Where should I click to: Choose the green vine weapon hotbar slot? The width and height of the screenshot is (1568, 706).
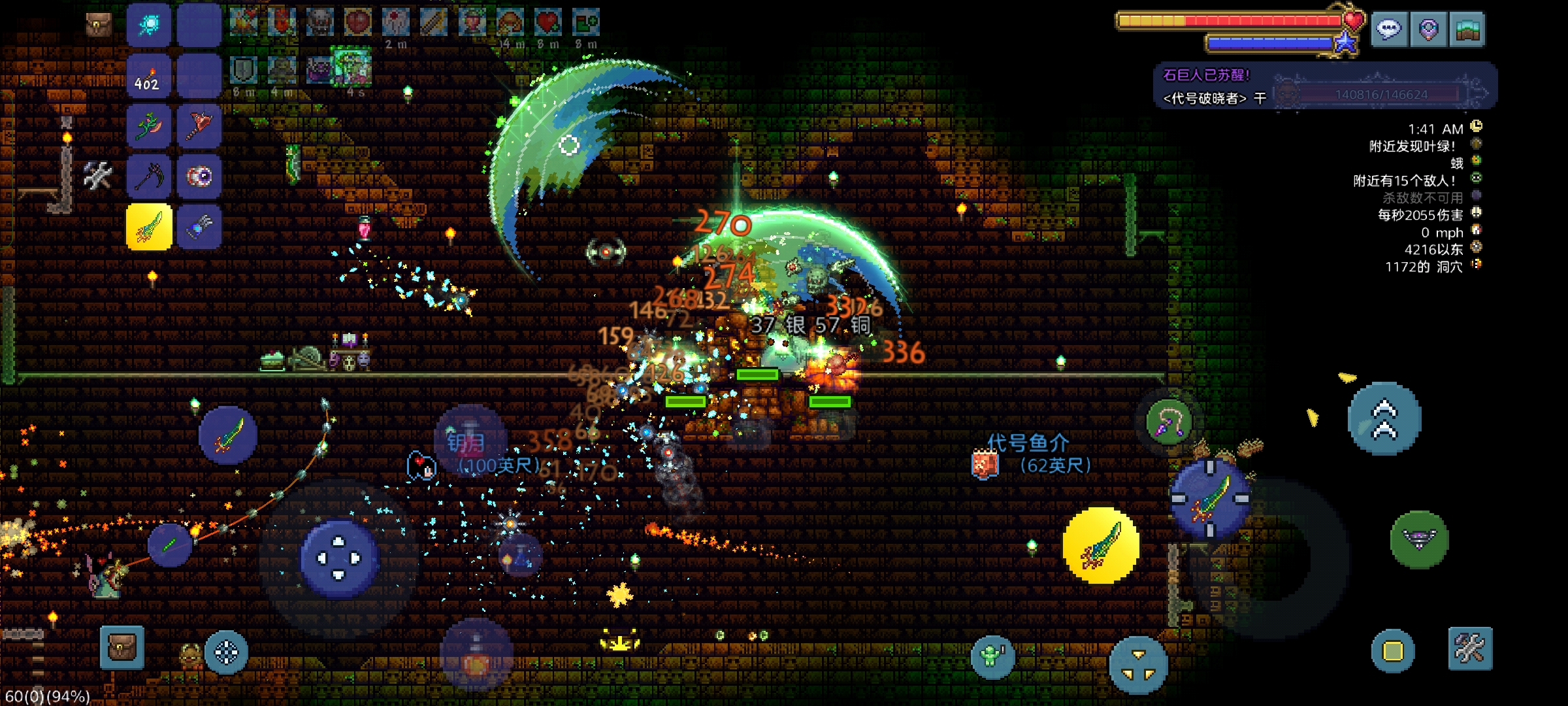(x=148, y=126)
